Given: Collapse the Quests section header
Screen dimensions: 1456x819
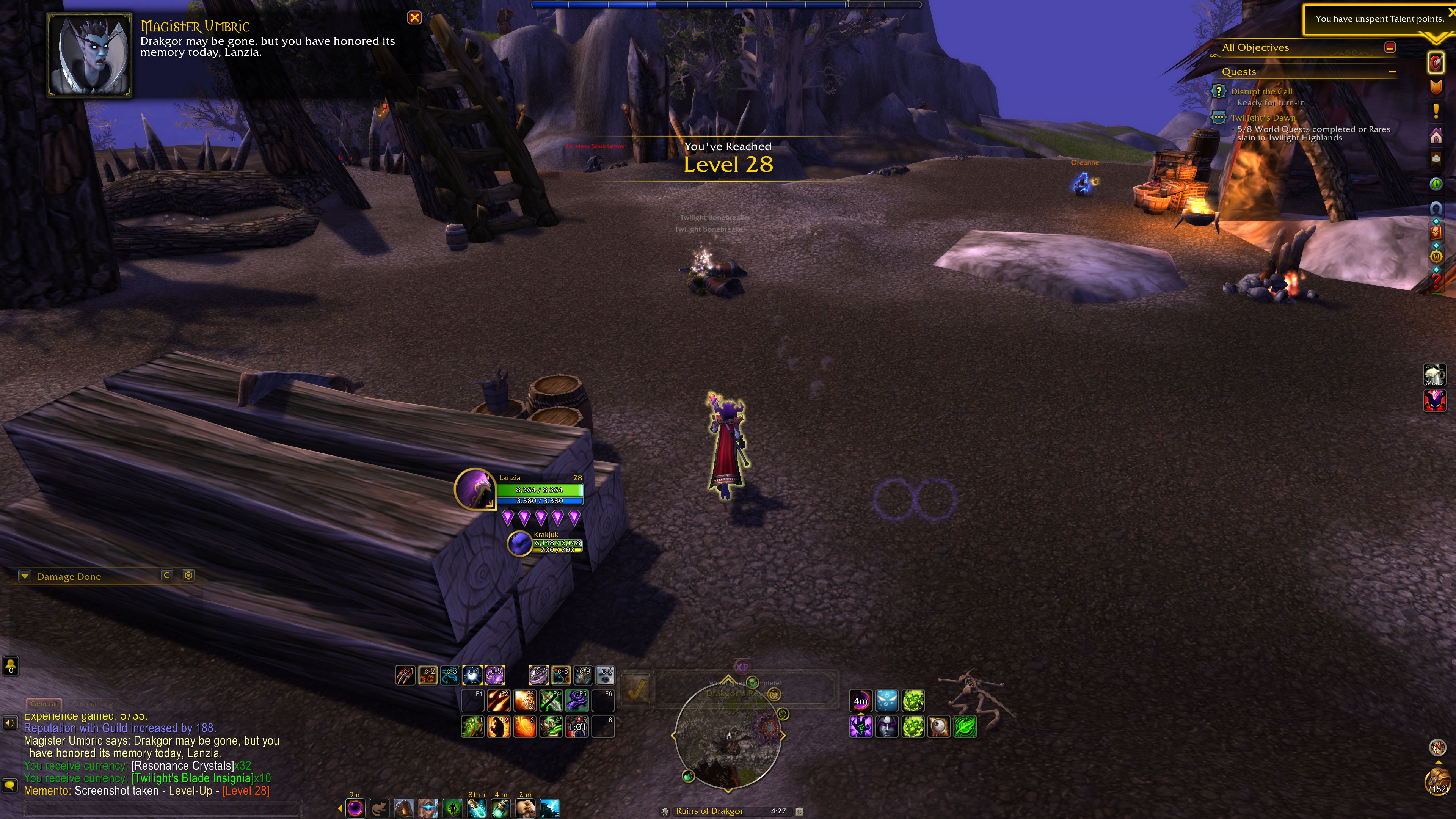Looking at the screenshot, I should tap(1392, 72).
